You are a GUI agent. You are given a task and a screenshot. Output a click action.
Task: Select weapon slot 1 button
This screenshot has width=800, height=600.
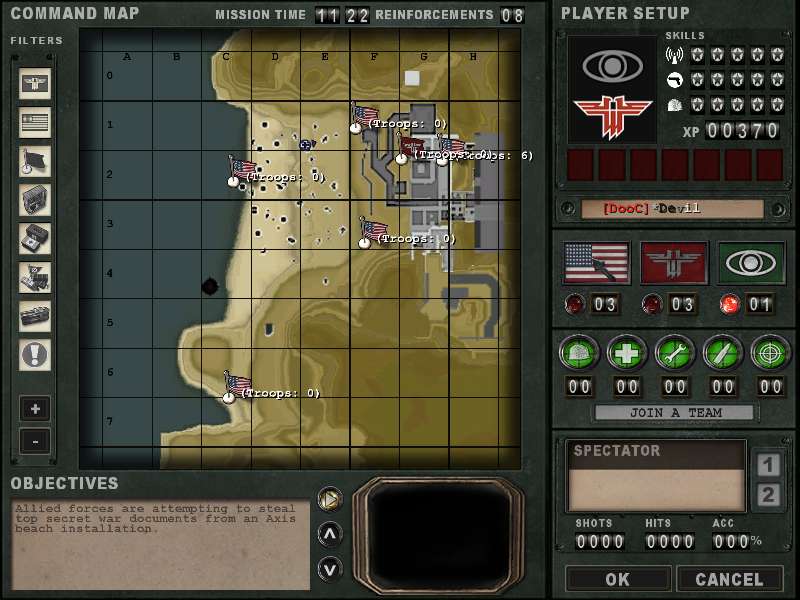(768, 465)
